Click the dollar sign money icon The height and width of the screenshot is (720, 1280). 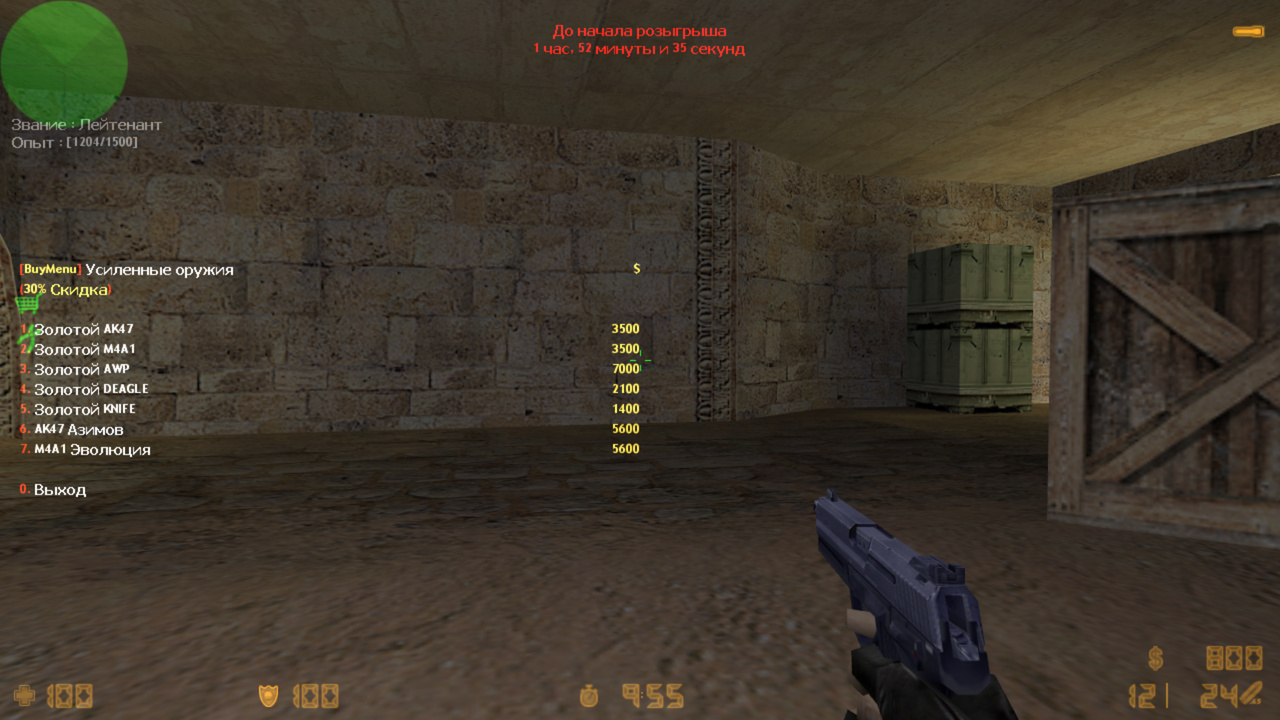coord(1157,658)
